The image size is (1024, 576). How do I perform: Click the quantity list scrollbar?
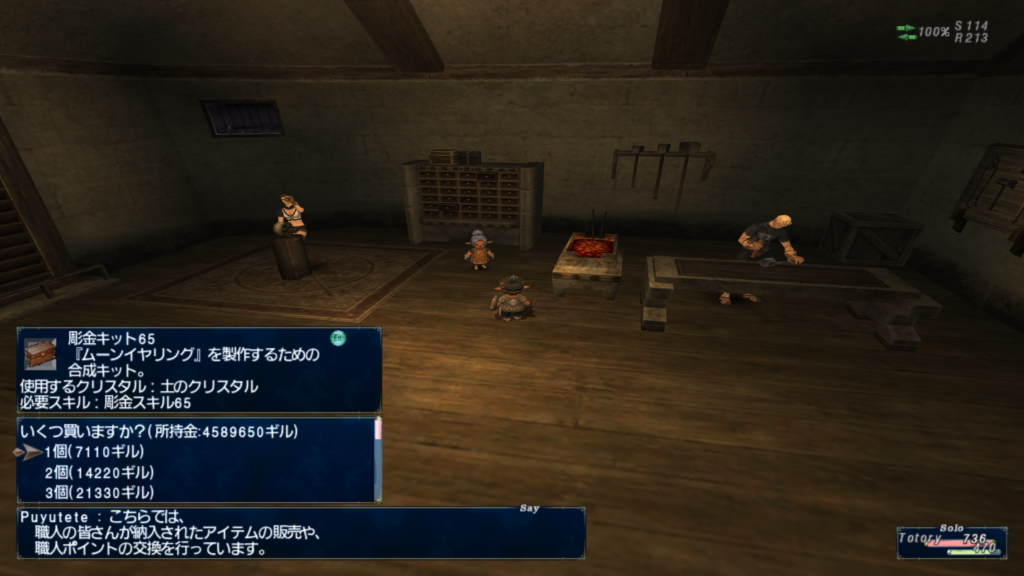click(378, 460)
